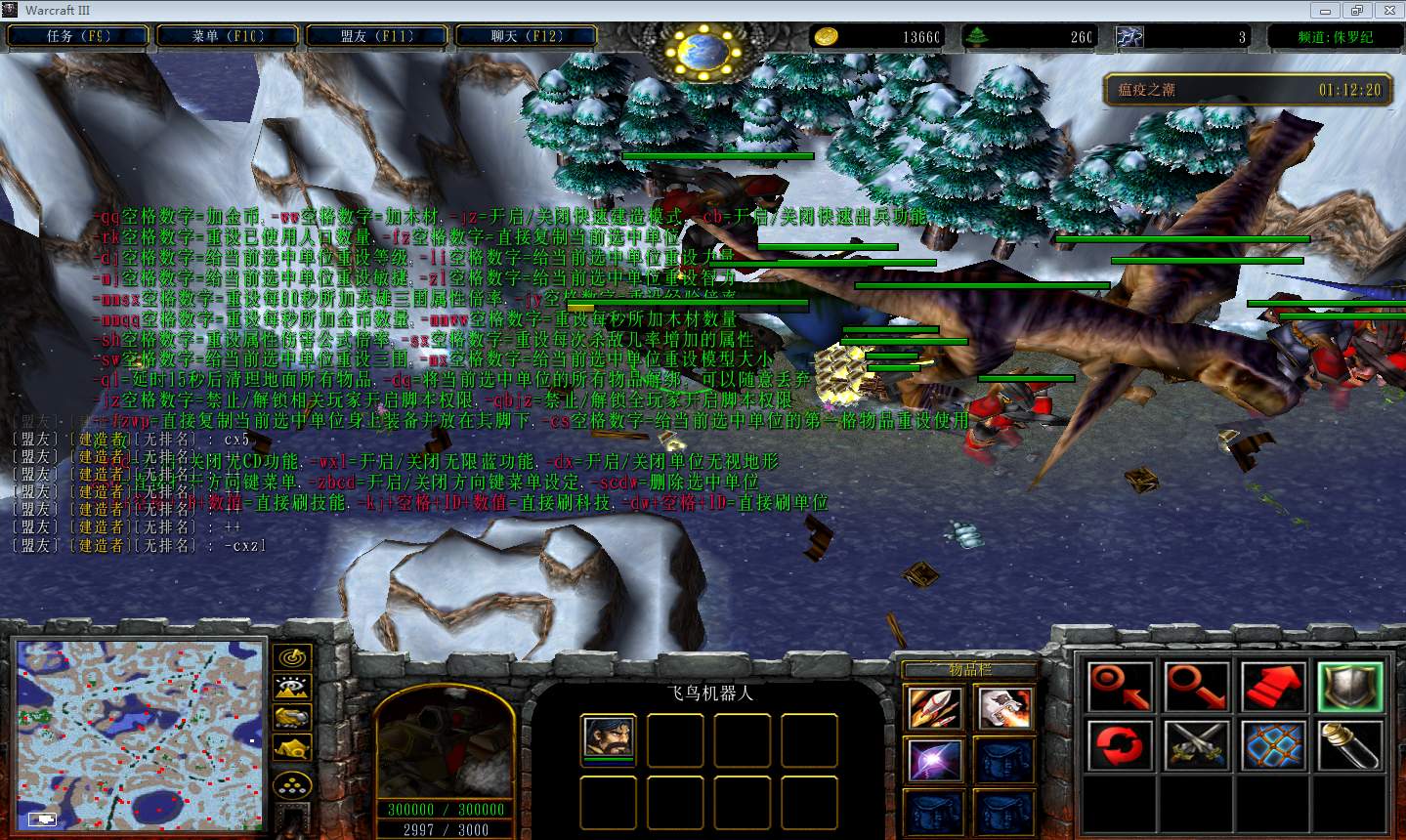
Task: Open the 盟友 (F11) allies menu
Action: (x=377, y=36)
